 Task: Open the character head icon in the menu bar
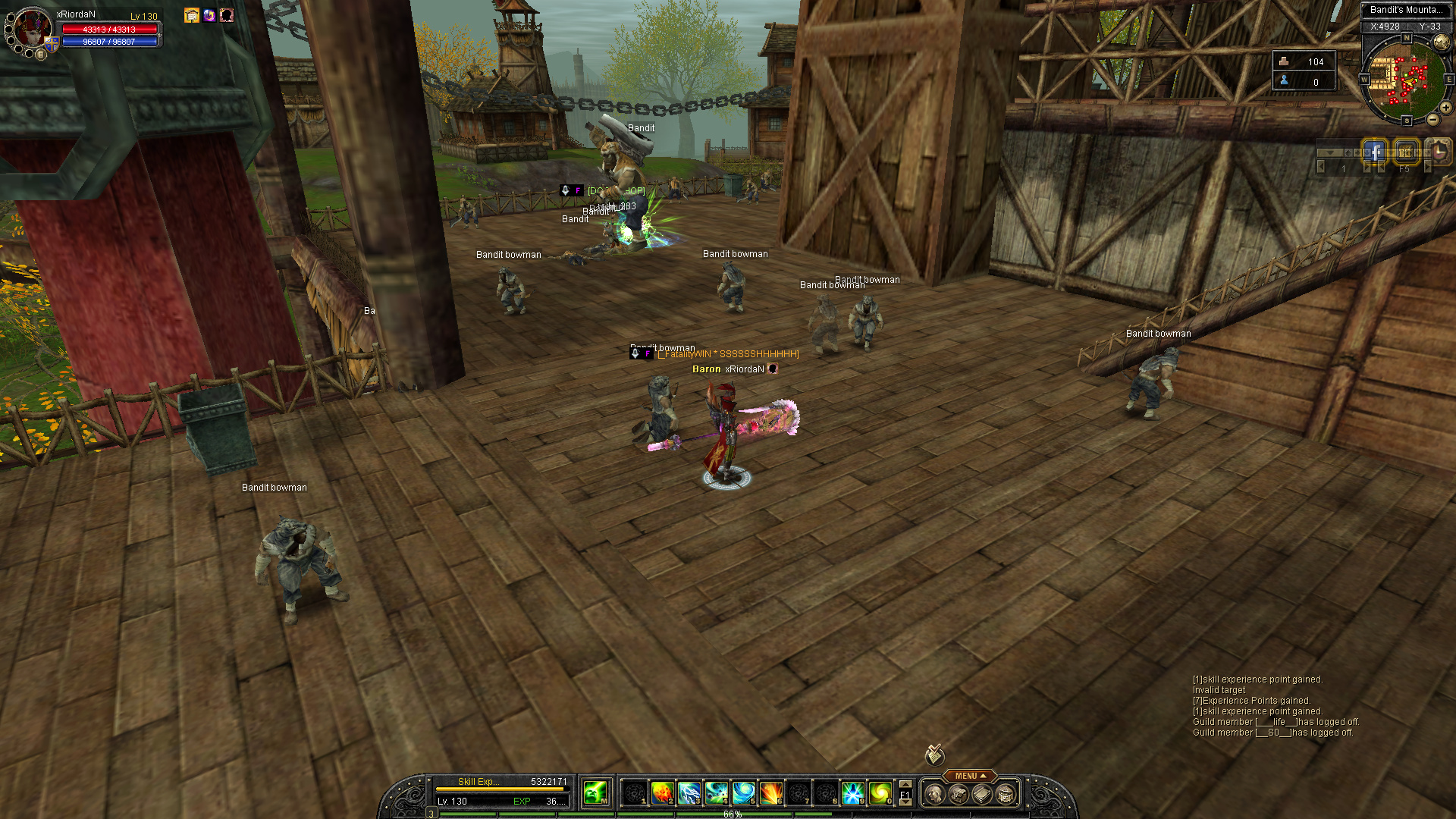click(x=935, y=794)
